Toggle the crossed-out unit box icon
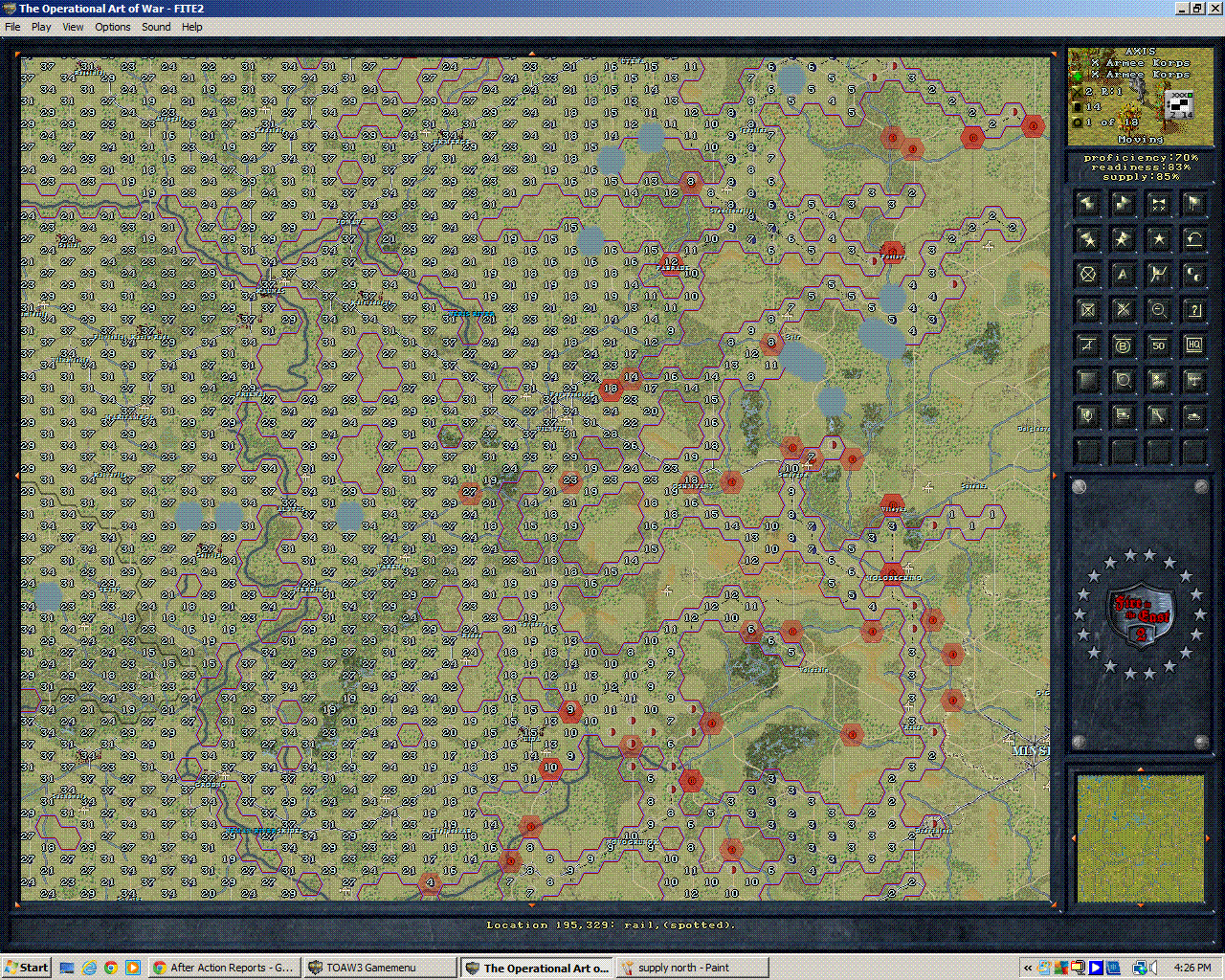The height and width of the screenshot is (980, 1225). point(1088,308)
